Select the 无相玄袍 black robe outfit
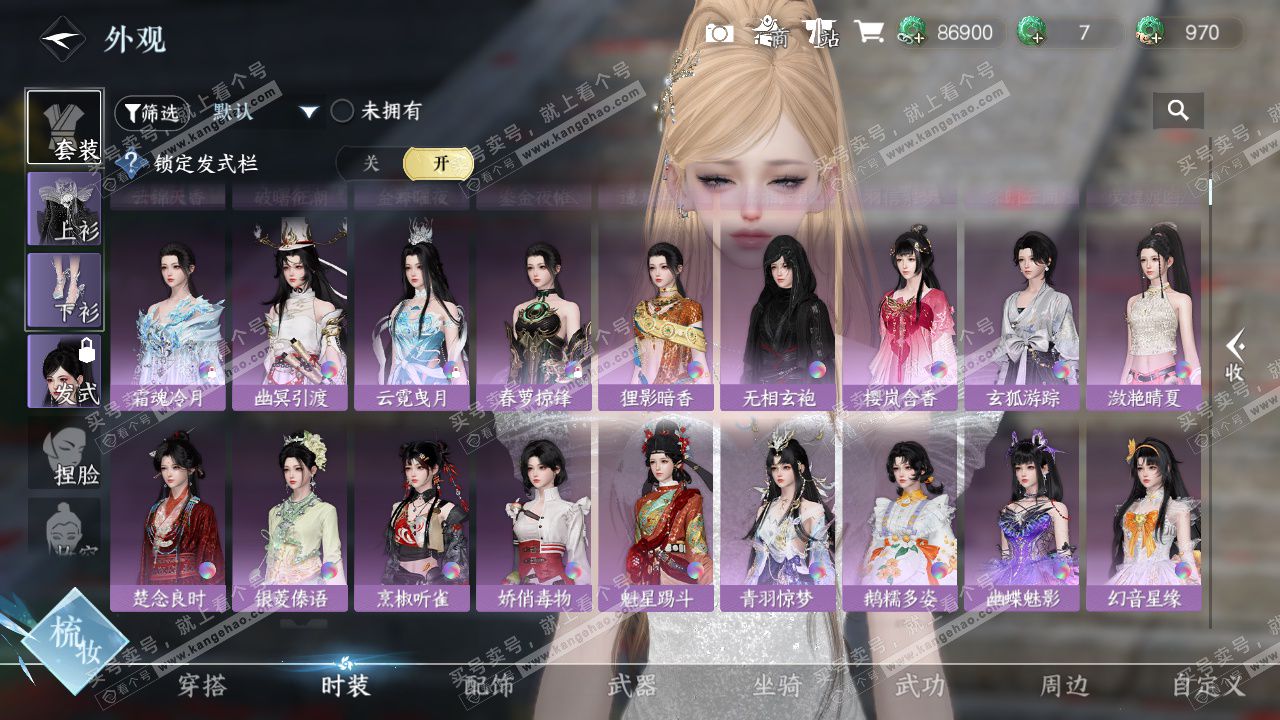 click(777, 316)
